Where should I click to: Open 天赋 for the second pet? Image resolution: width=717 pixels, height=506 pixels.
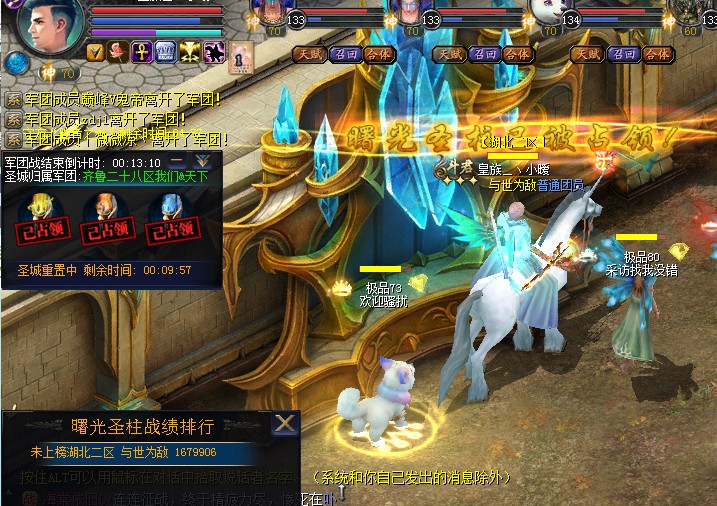pos(444,53)
